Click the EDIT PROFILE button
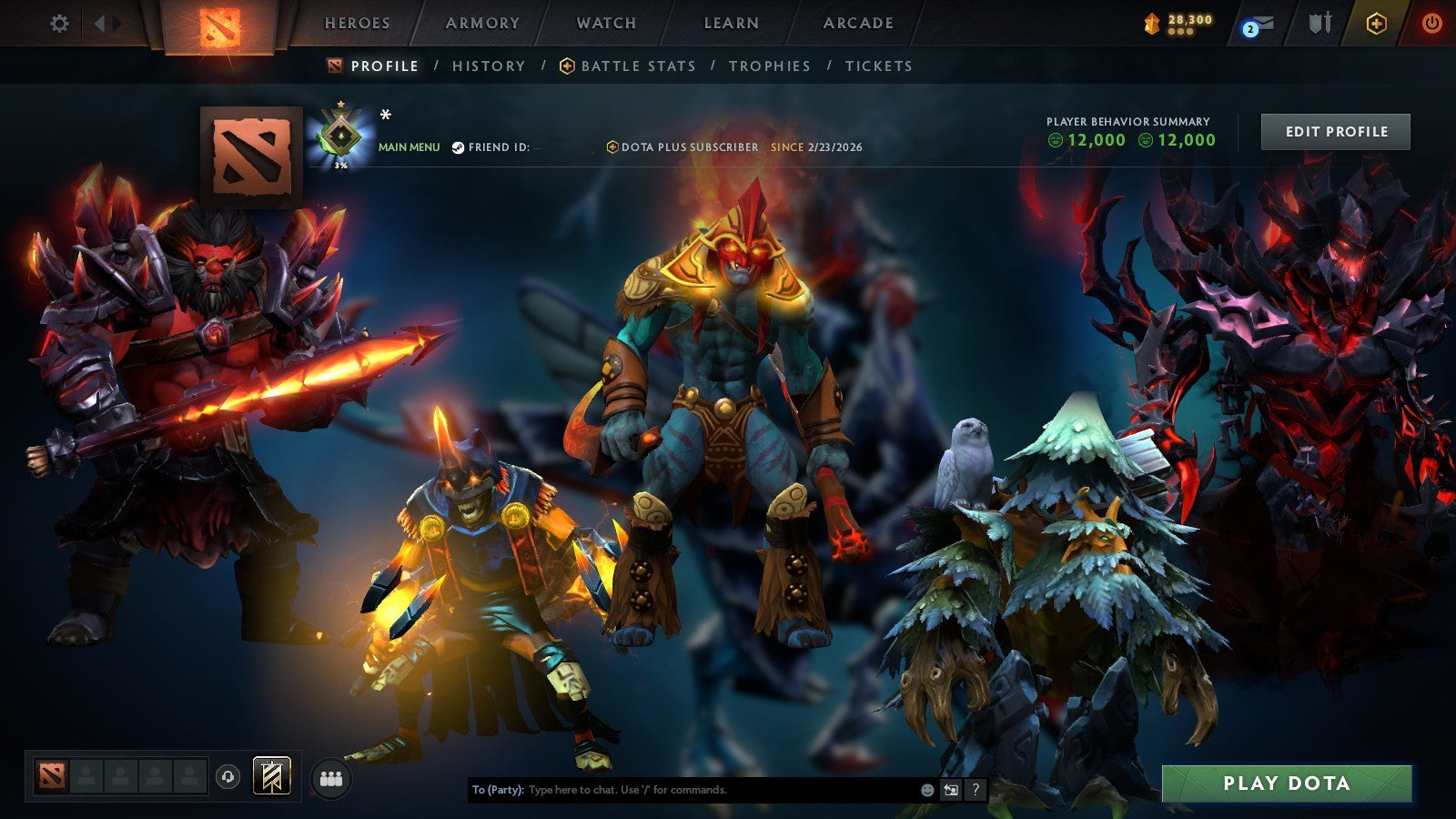The width and height of the screenshot is (1456, 819). tap(1334, 131)
